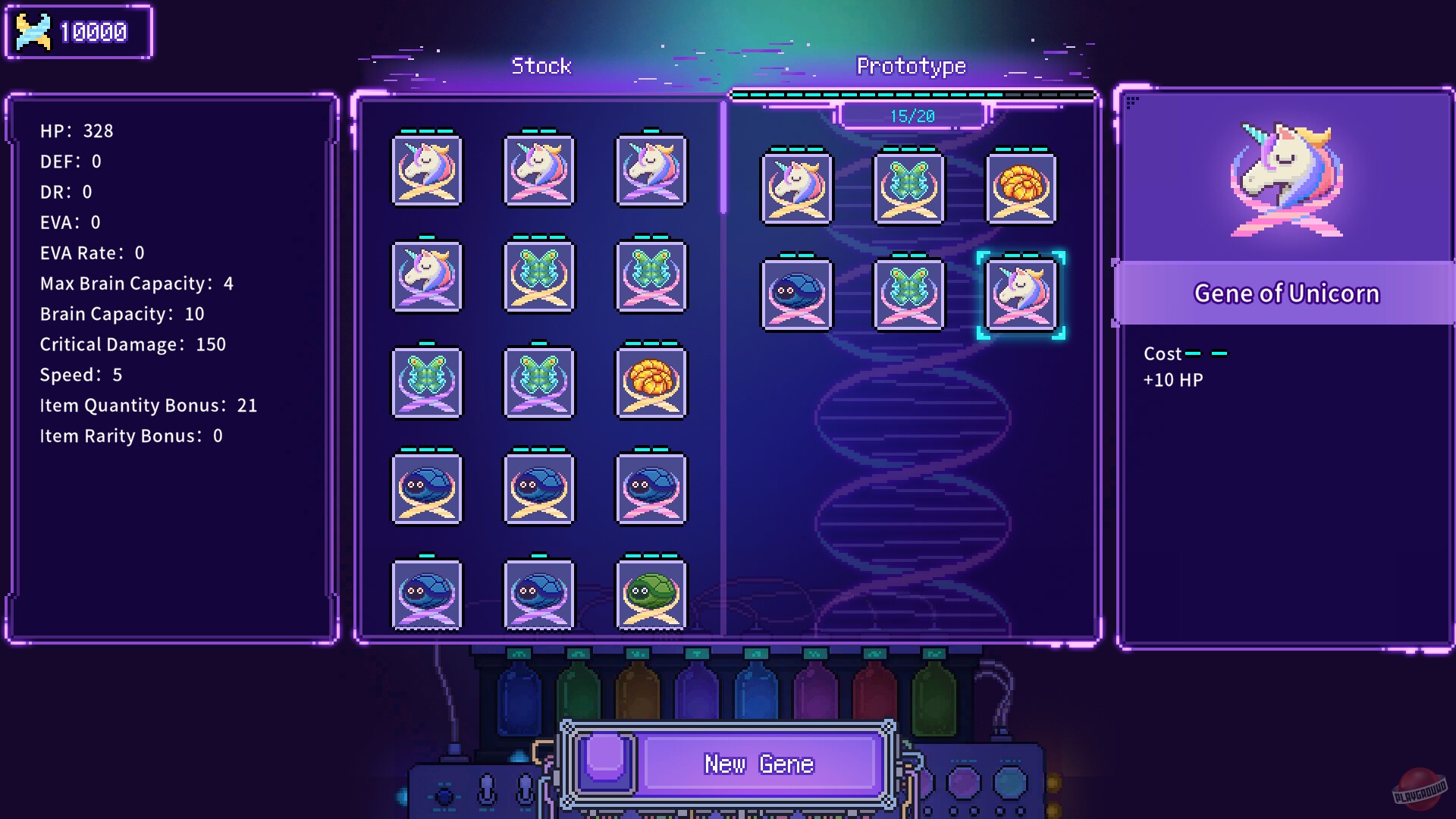1456x819 pixels.
Task: Click the 15/20 capacity progress bar
Action: pos(910,115)
